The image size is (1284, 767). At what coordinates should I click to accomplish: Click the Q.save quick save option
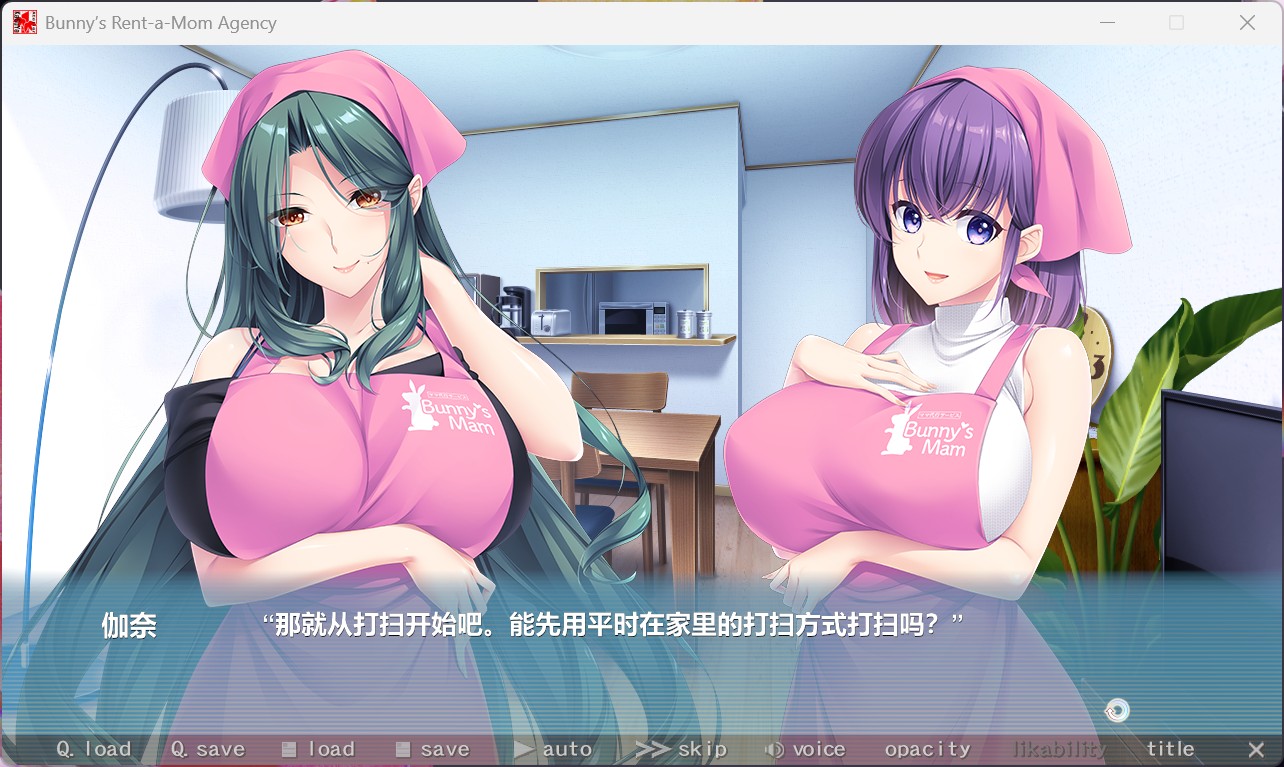tap(208, 748)
